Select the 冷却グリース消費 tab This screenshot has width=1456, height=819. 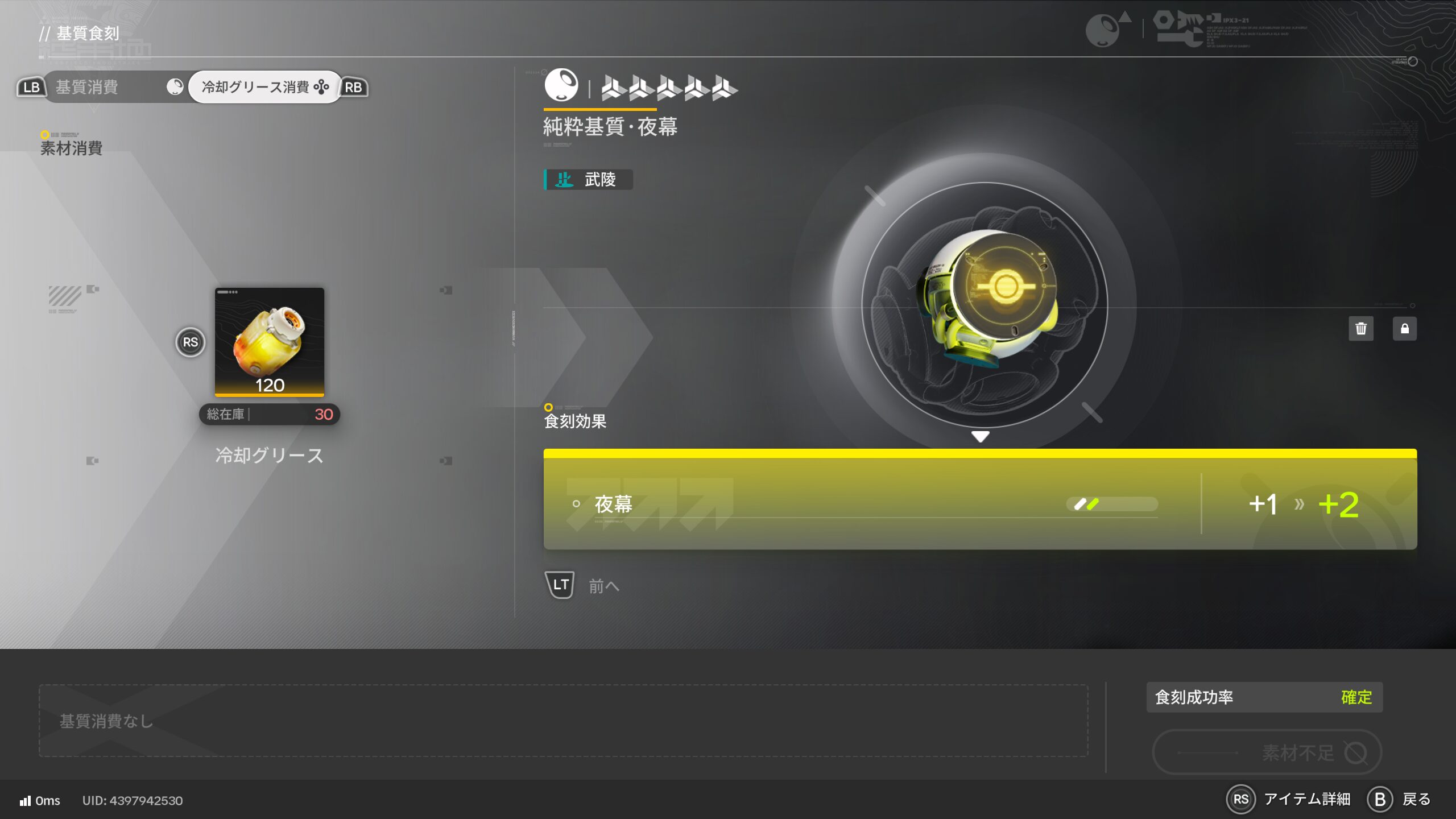[x=264, y=87]
